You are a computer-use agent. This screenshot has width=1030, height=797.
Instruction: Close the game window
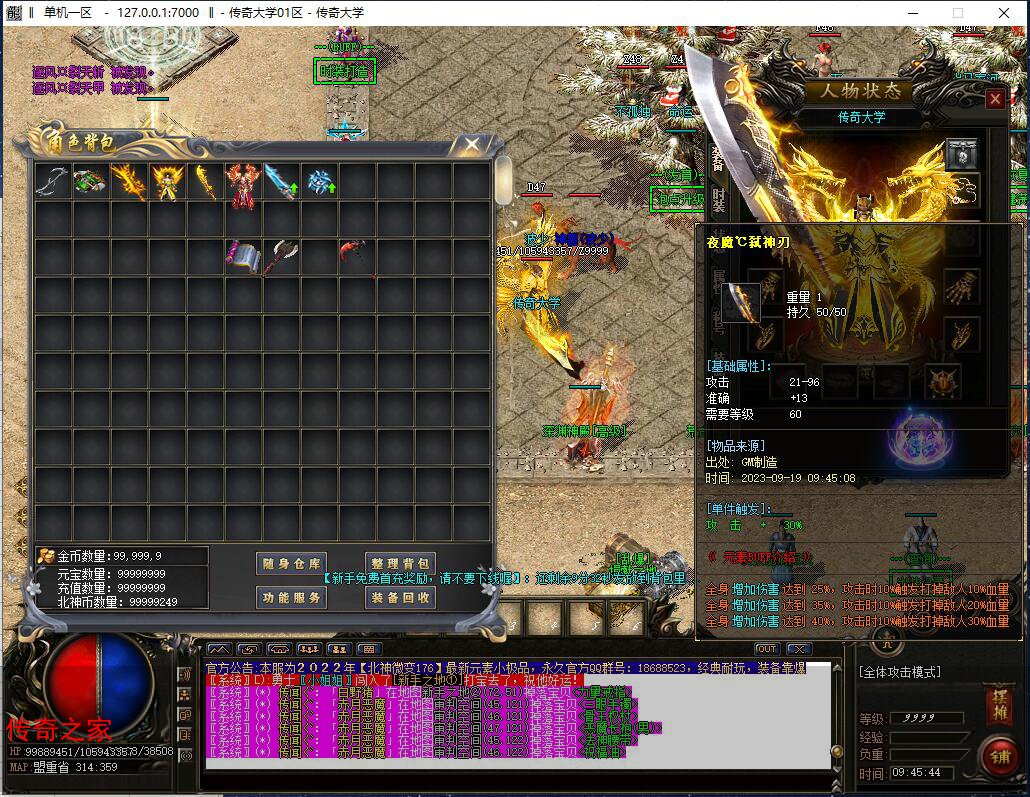tap(1003, 13)
